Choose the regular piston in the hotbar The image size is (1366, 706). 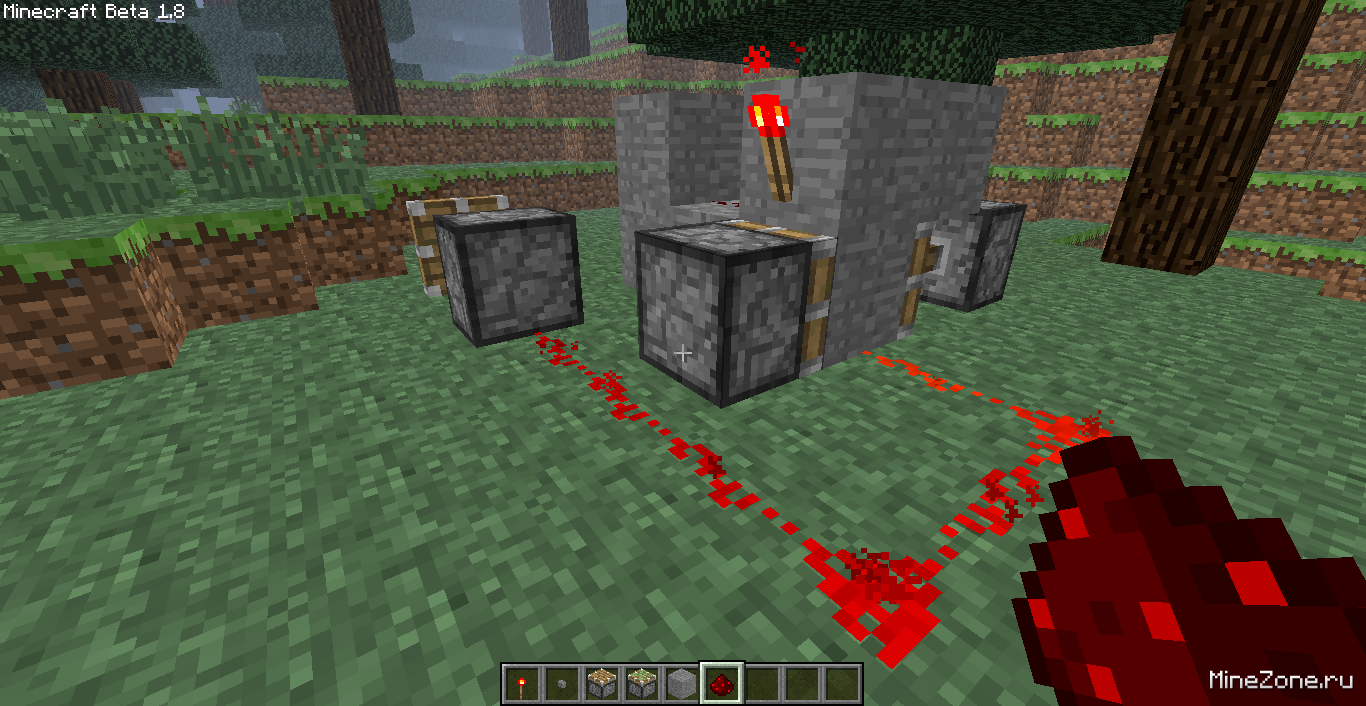601,685
